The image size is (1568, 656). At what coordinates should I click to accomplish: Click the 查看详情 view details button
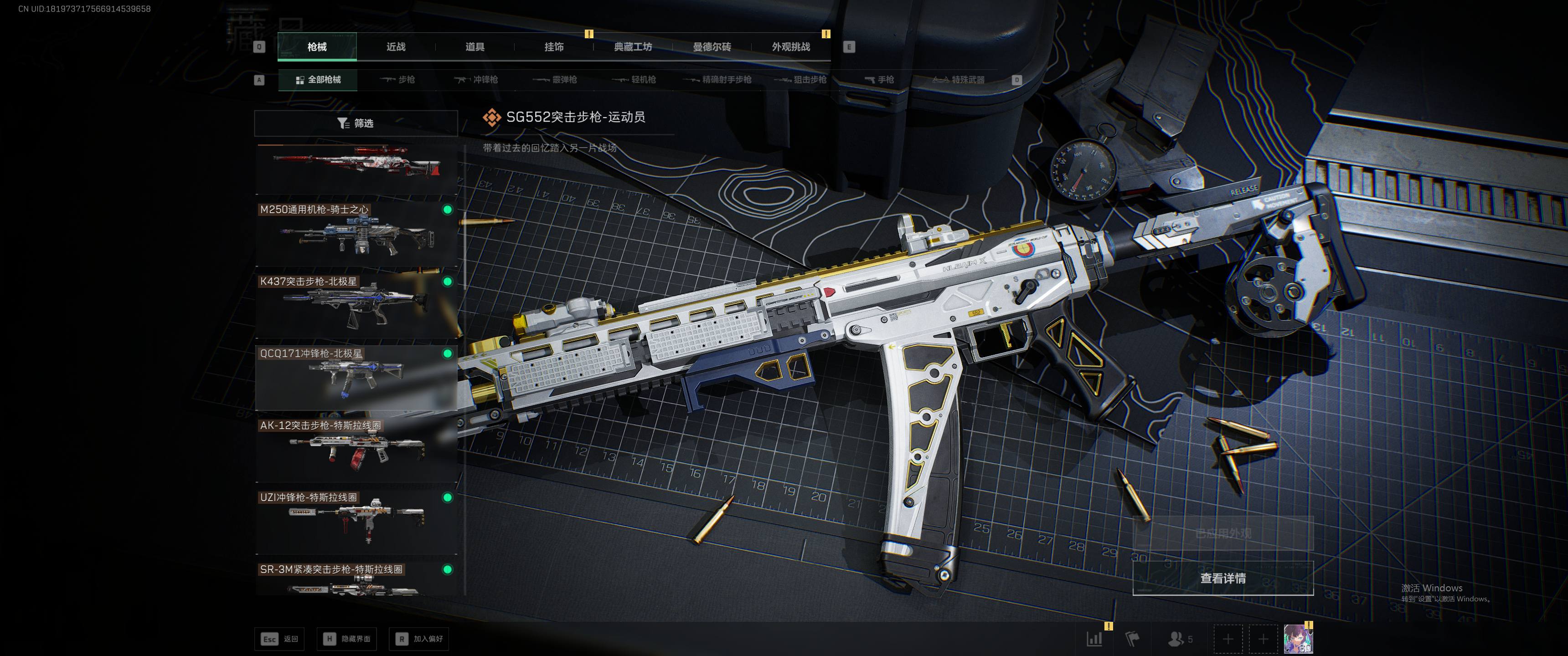coord(1222,578)
